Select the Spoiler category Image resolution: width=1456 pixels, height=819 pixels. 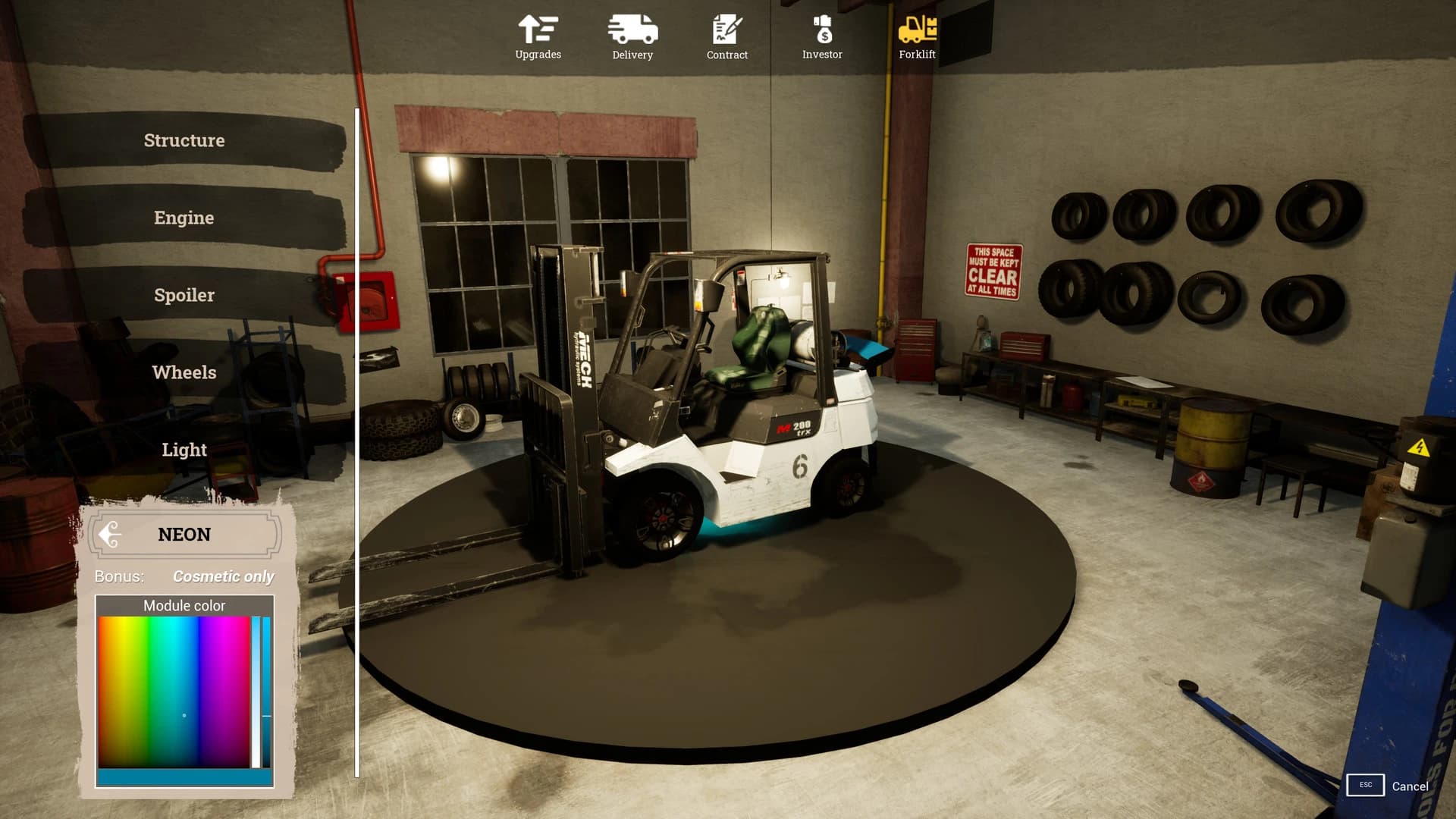coord(184,295)
